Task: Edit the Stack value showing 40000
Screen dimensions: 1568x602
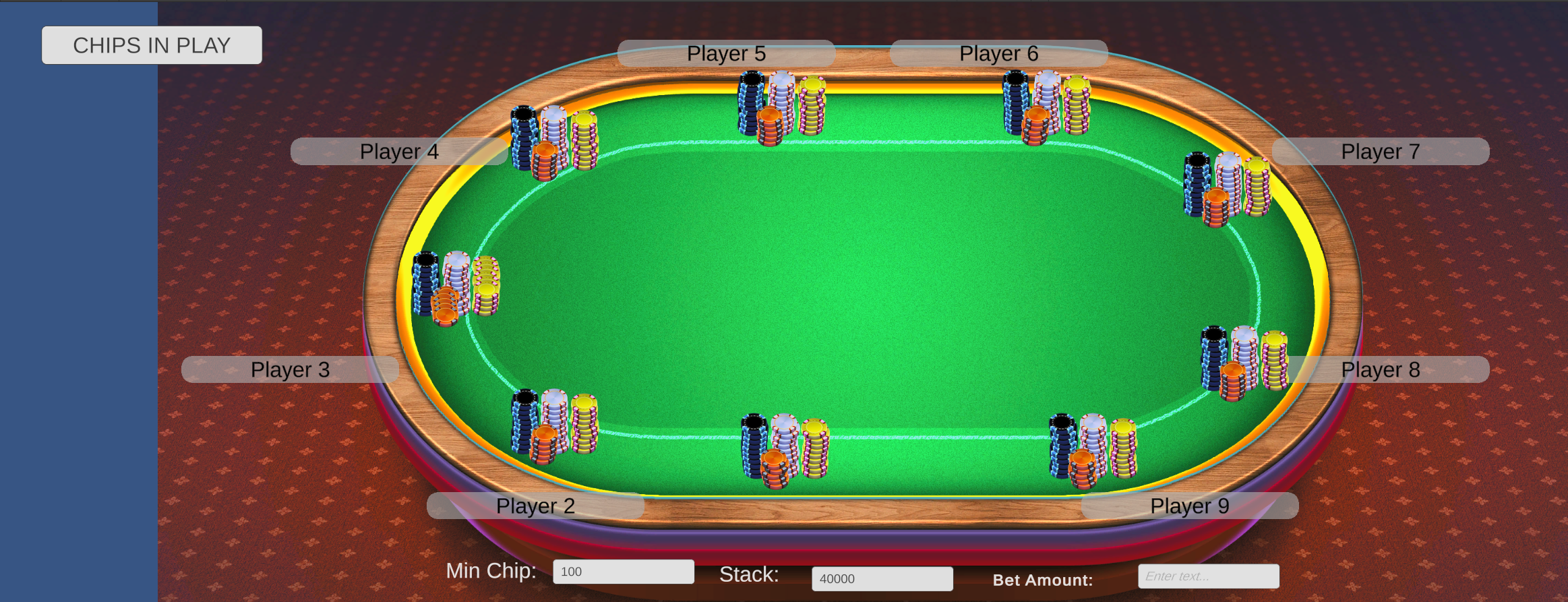Action: point(882,578)
